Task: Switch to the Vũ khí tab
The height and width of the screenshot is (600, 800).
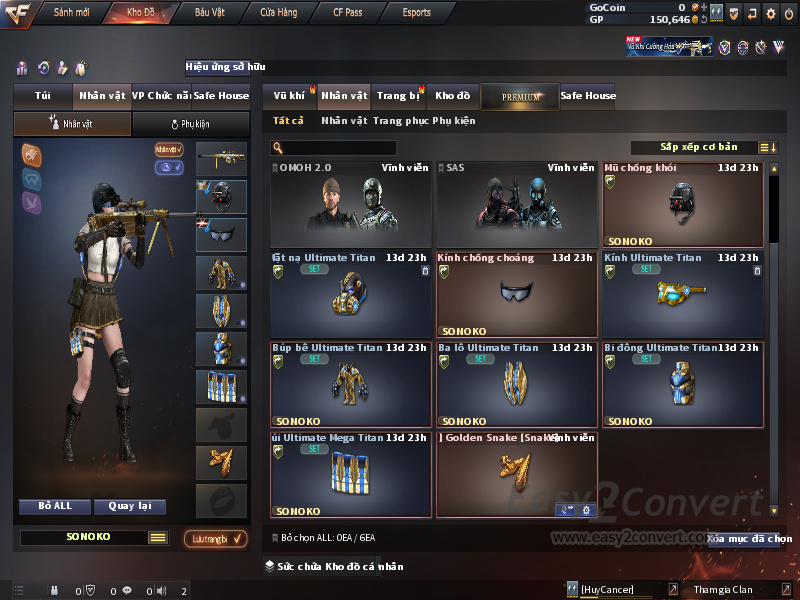Action: pos(289,96)
